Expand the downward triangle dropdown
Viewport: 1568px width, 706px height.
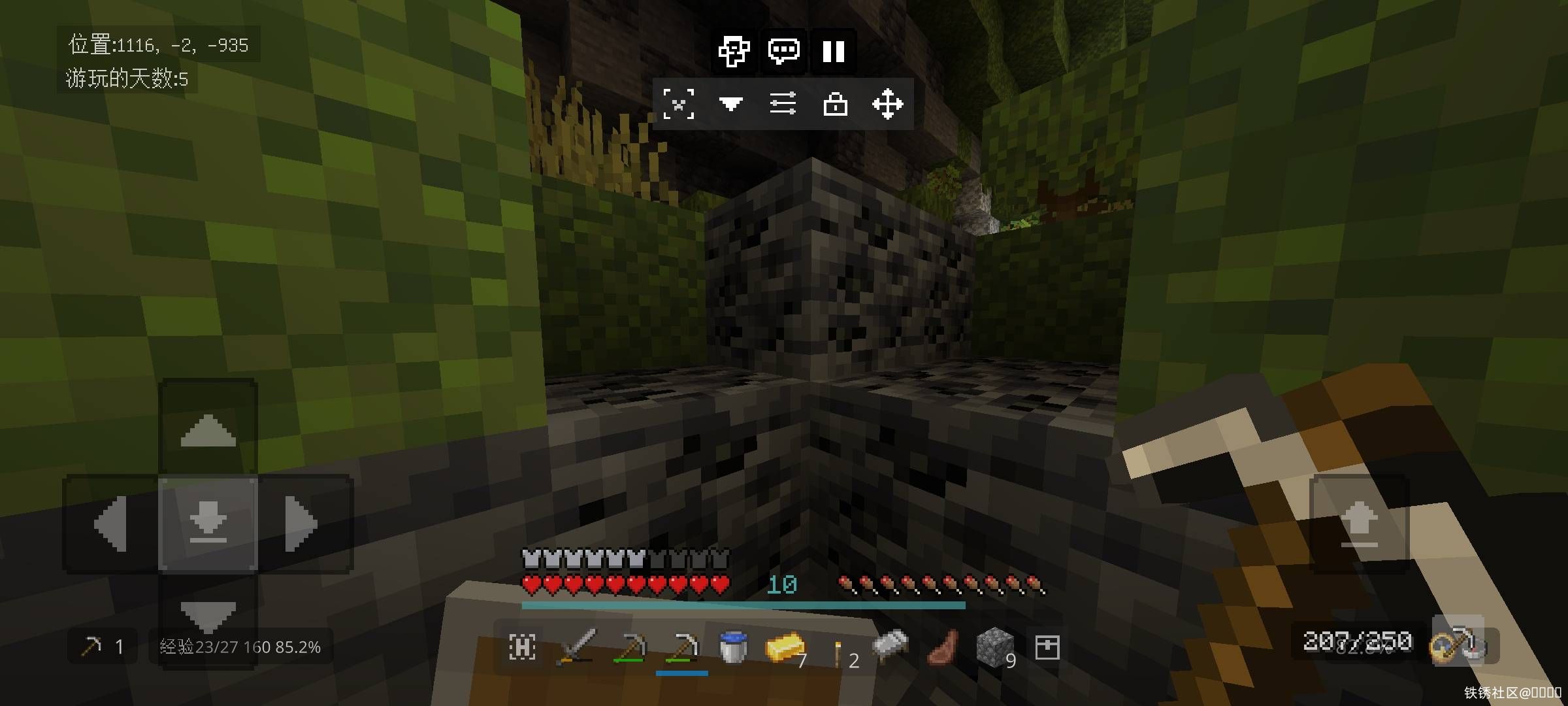(730, 104)
